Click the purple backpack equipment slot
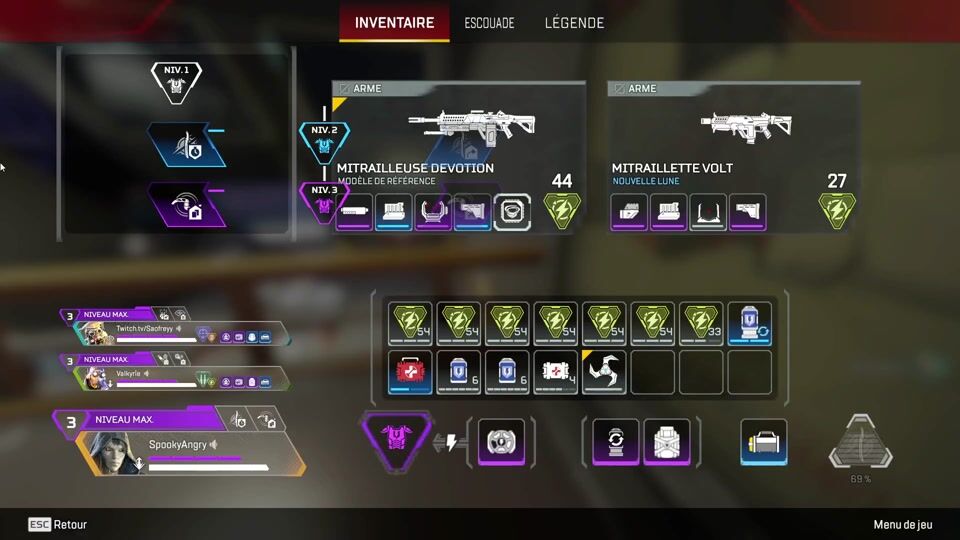This screenshot has height=540, width=960. (666, 441)
